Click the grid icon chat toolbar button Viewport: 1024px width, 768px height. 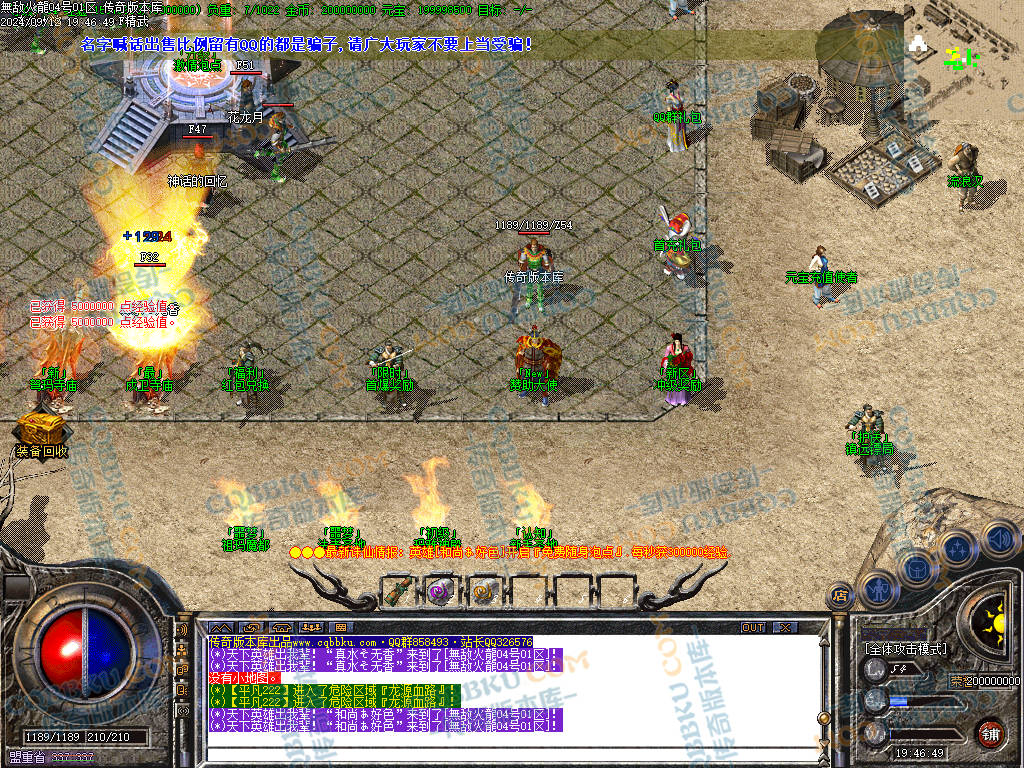click(340, 627)
